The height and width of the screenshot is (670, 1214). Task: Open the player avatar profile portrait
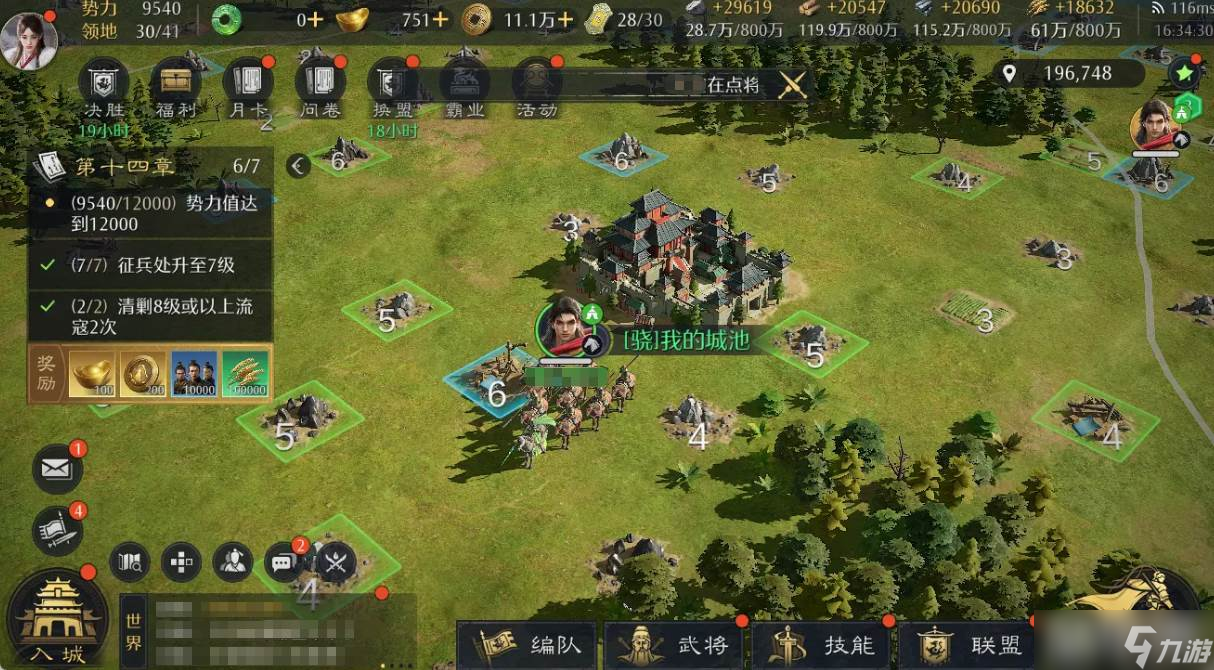click(28, 40)
